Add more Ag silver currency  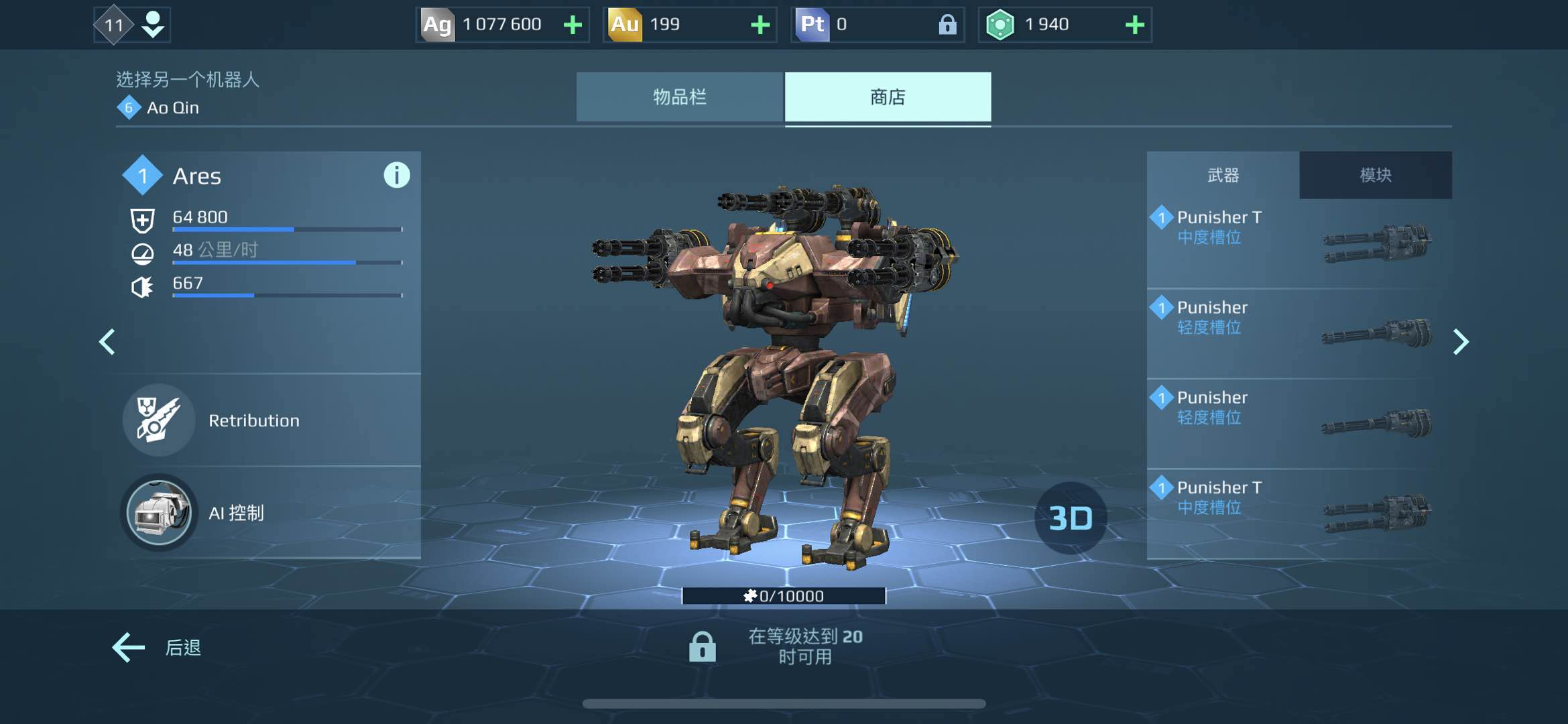click(572, 25)
